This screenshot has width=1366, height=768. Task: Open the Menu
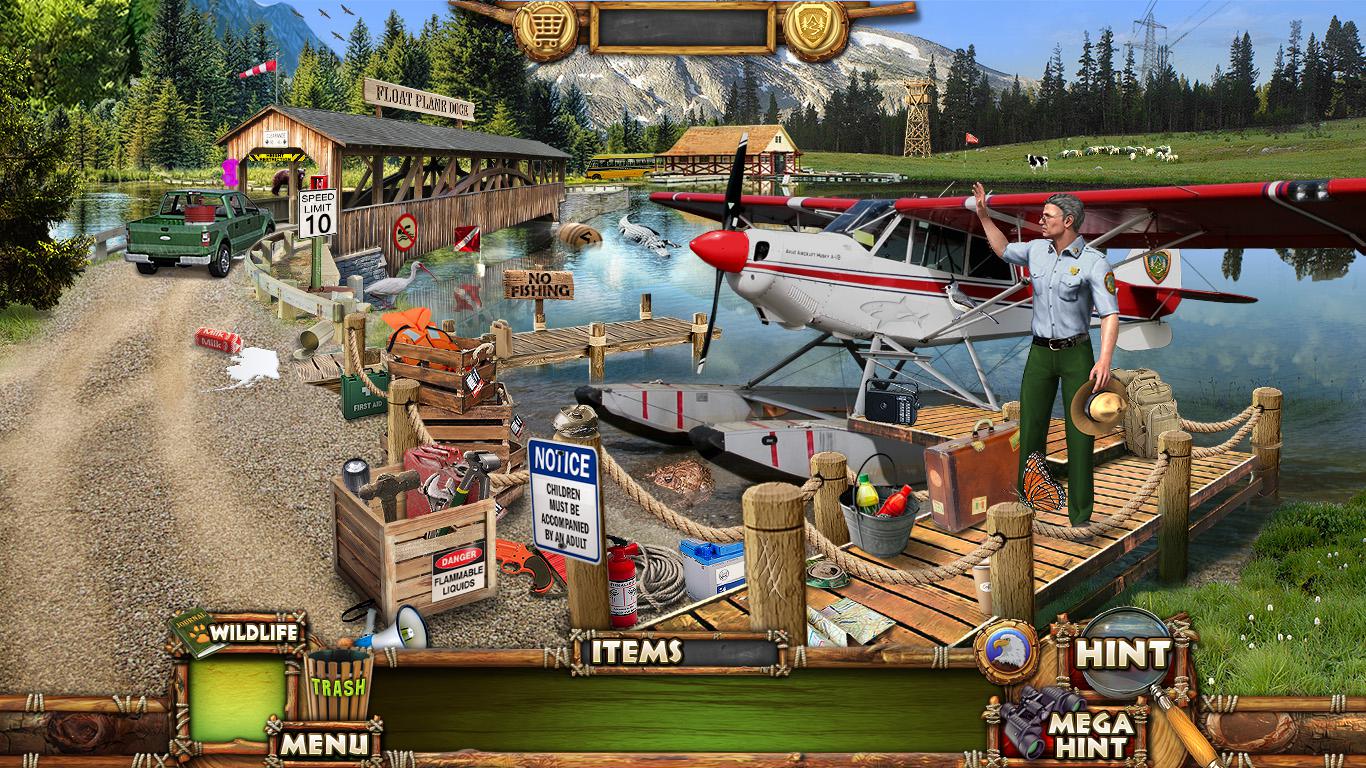click(x=323, y=743)
